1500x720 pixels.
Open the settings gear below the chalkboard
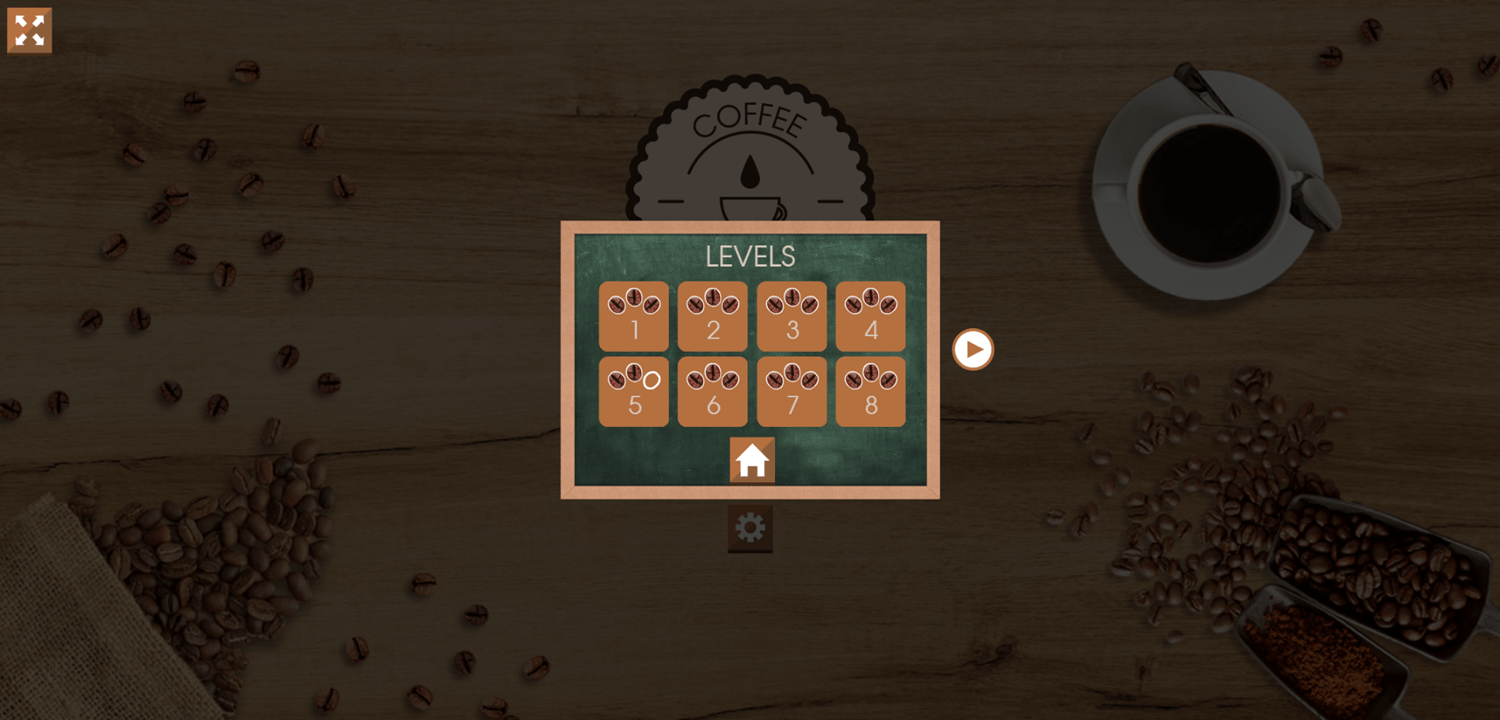749,529
